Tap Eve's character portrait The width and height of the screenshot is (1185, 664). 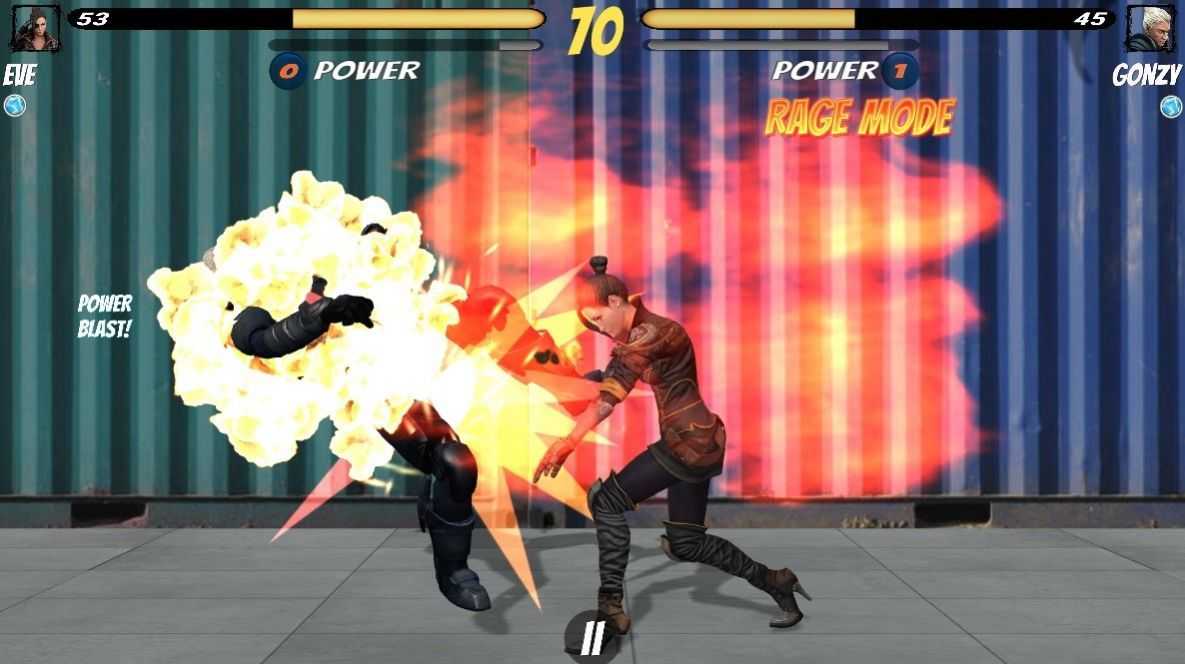click(35, 28)
